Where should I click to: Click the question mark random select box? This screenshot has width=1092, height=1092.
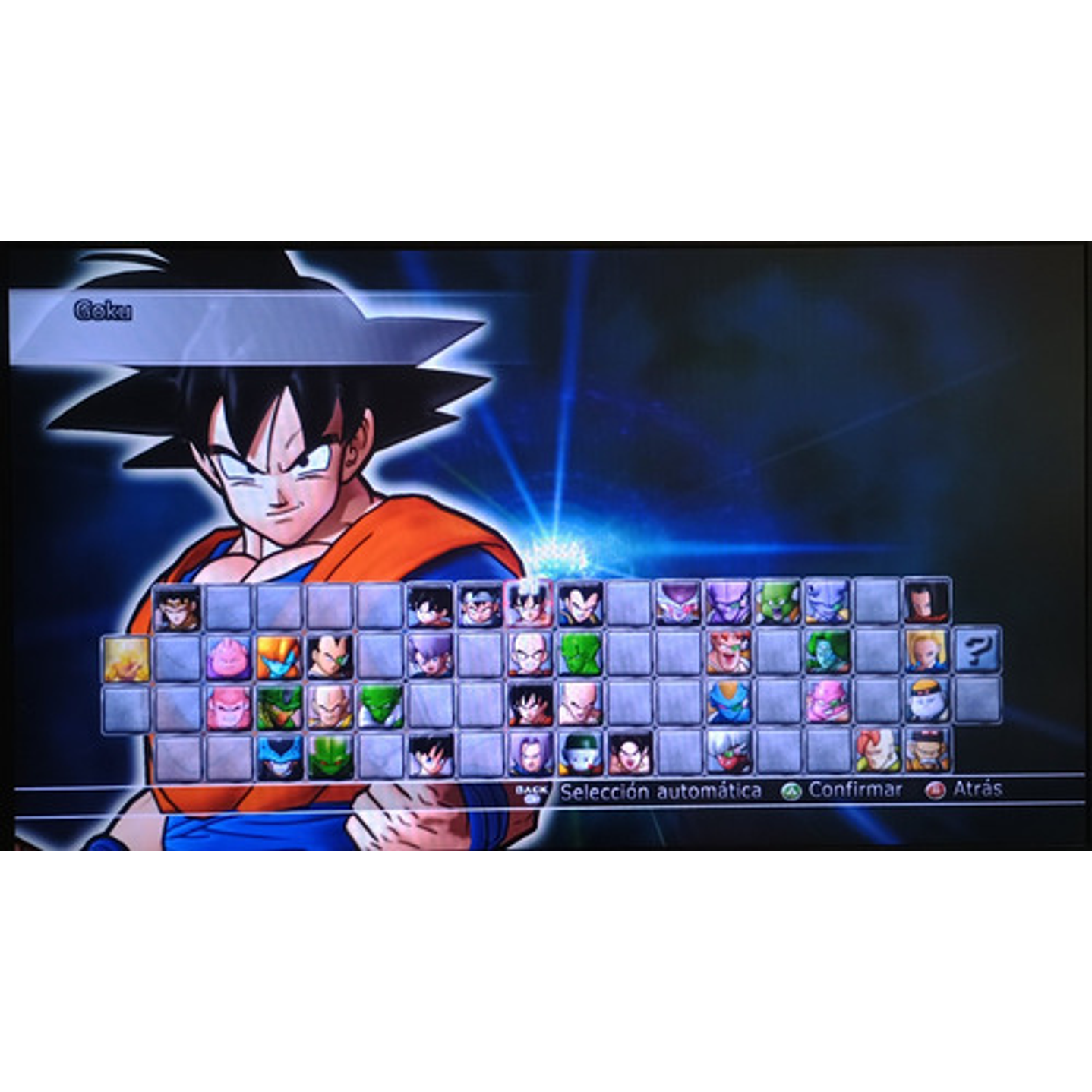click(x=974, y=652)
